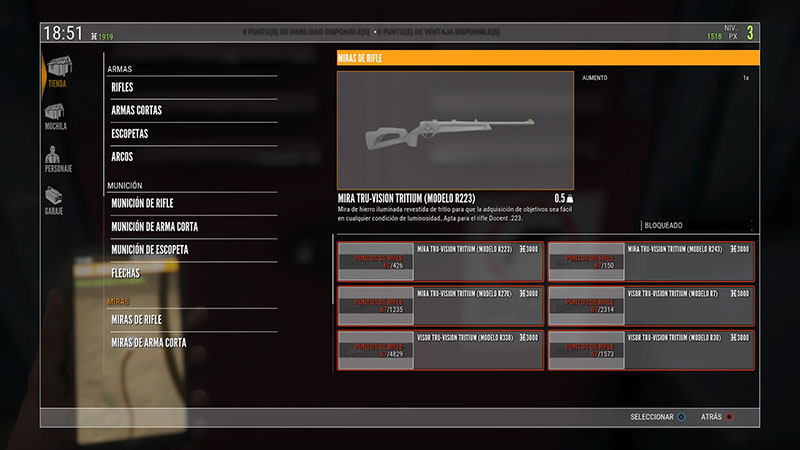Viewport: 800px width, 450px height.
Task: Open the Personaje character tab
Action: (57, 157)
